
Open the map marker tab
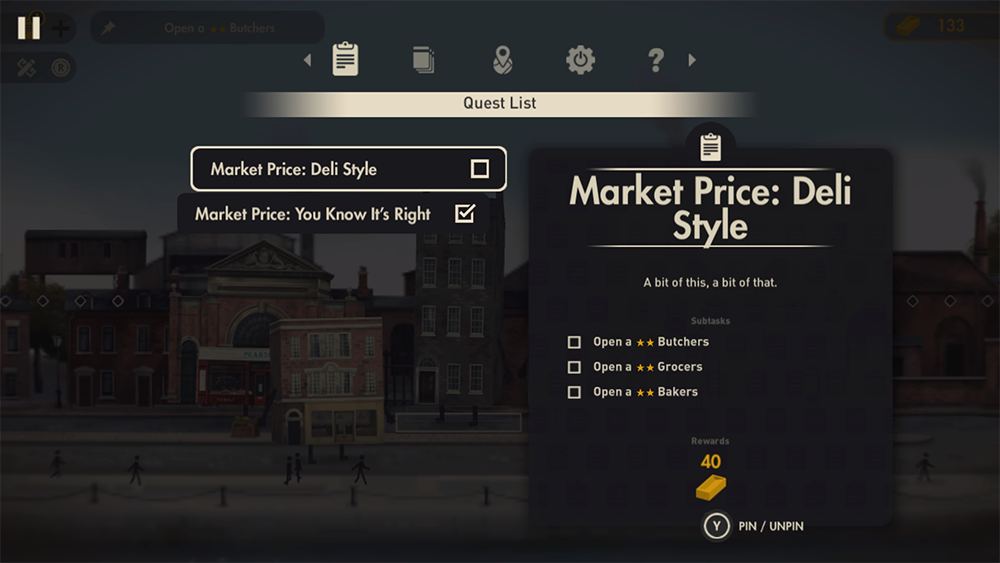point(502,60)
